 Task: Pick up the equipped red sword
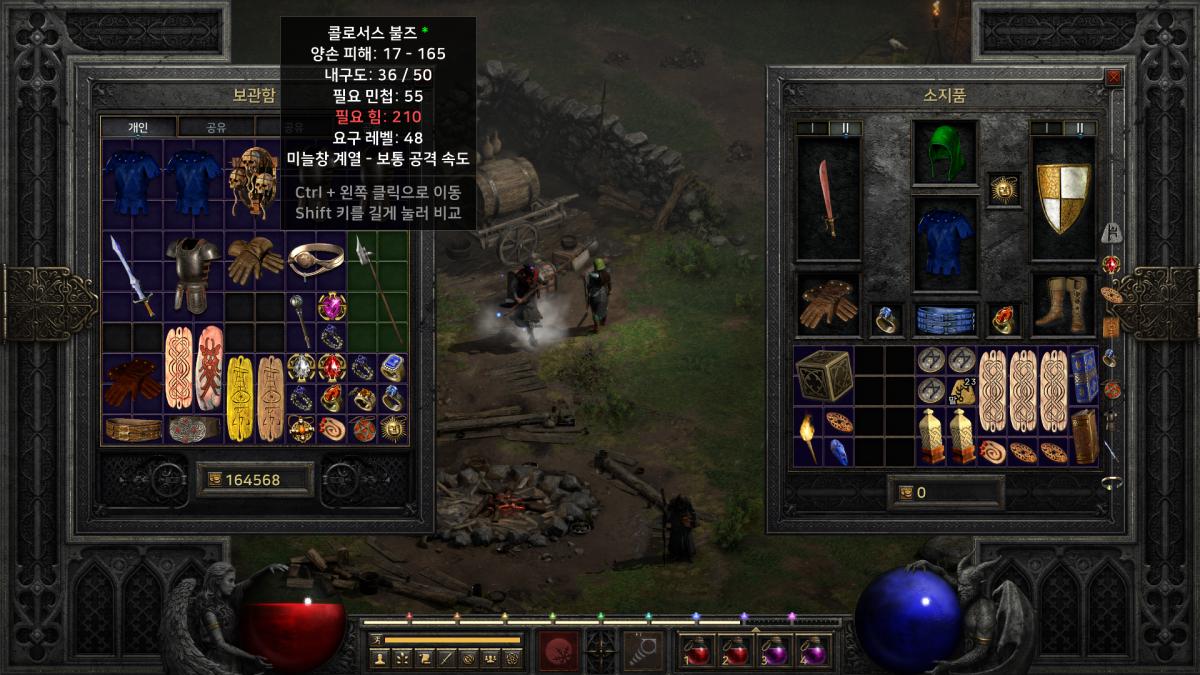(827, 197)
